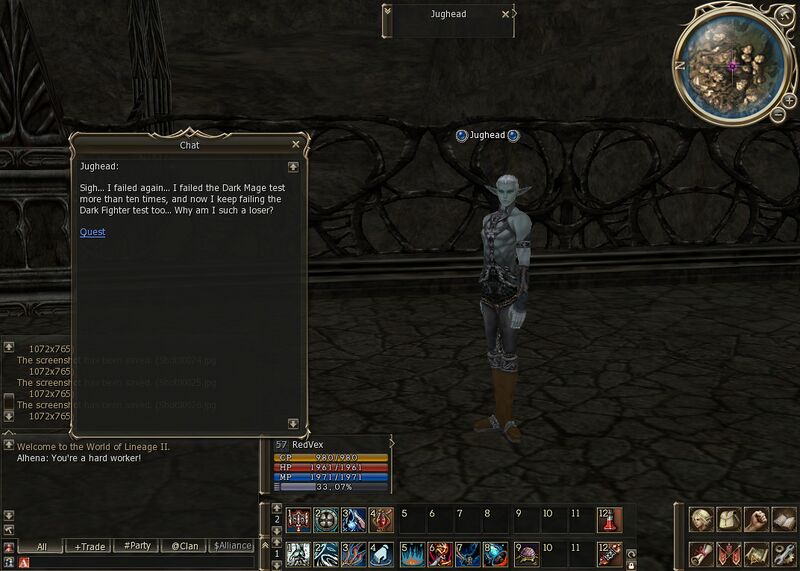
Task: Click the dialogue text scroll-down arrow
Action: click(293, 423)
